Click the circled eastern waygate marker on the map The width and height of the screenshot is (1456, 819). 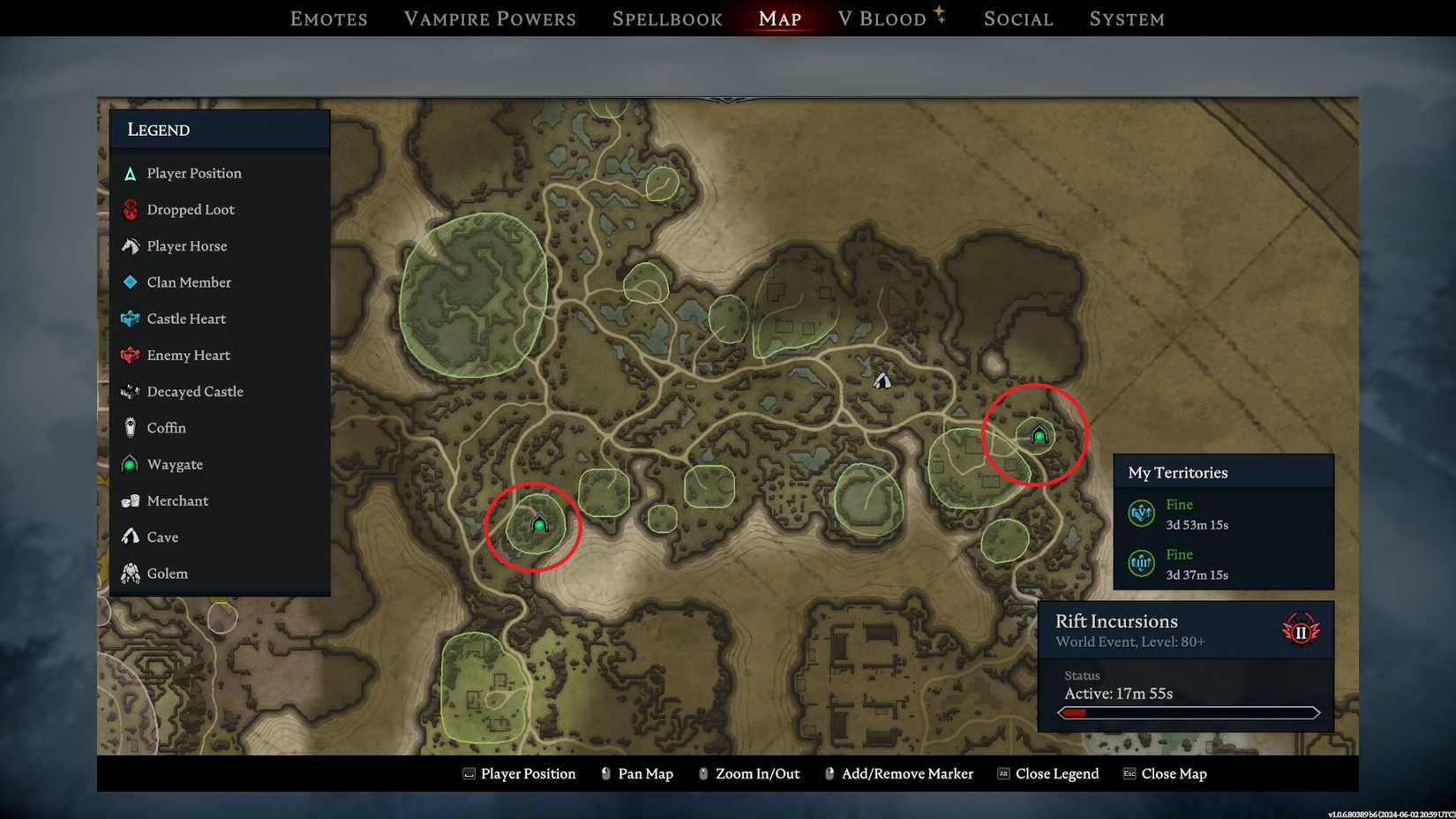1038,434
